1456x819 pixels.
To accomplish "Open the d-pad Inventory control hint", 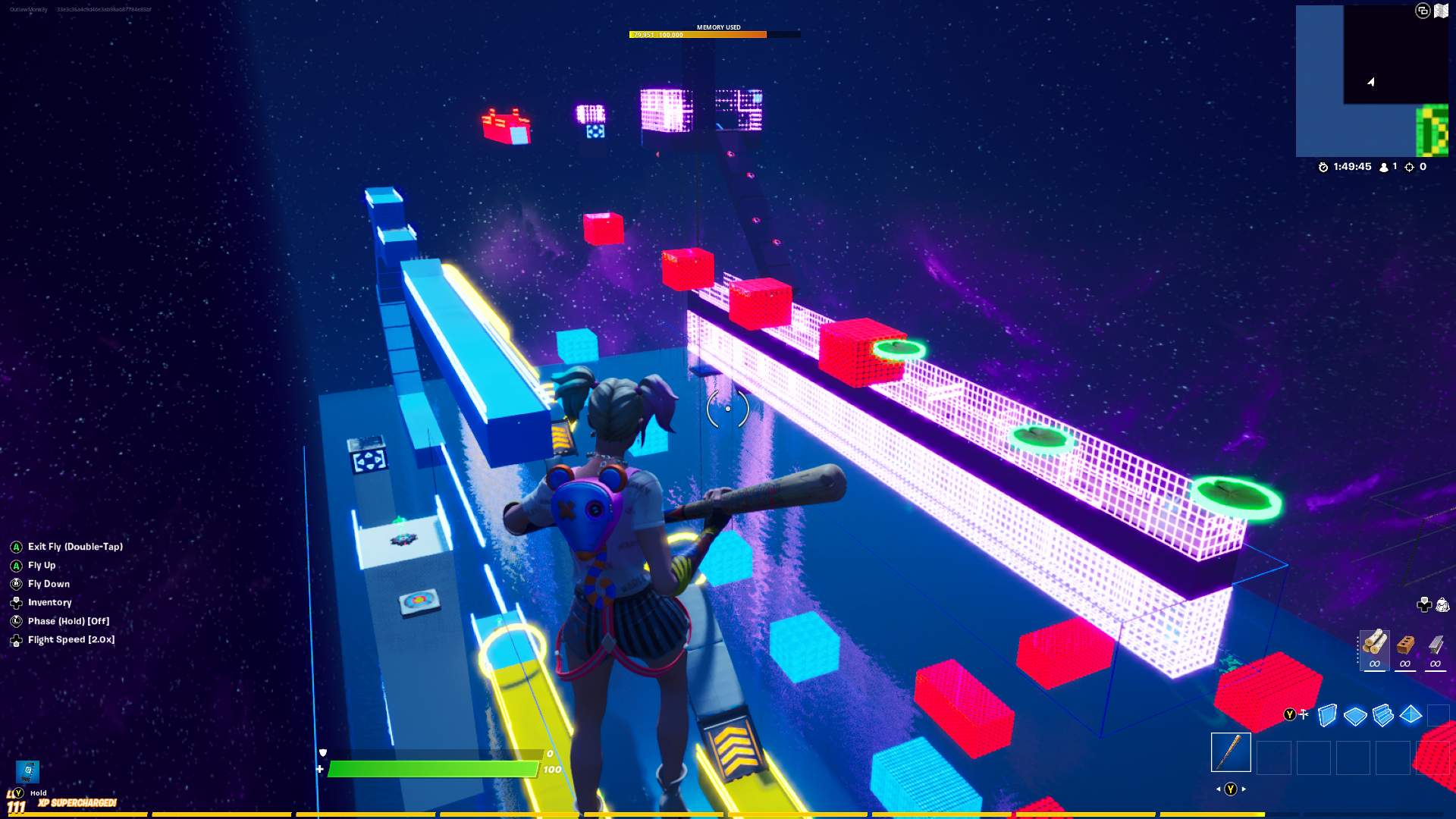I will [17, 602].
